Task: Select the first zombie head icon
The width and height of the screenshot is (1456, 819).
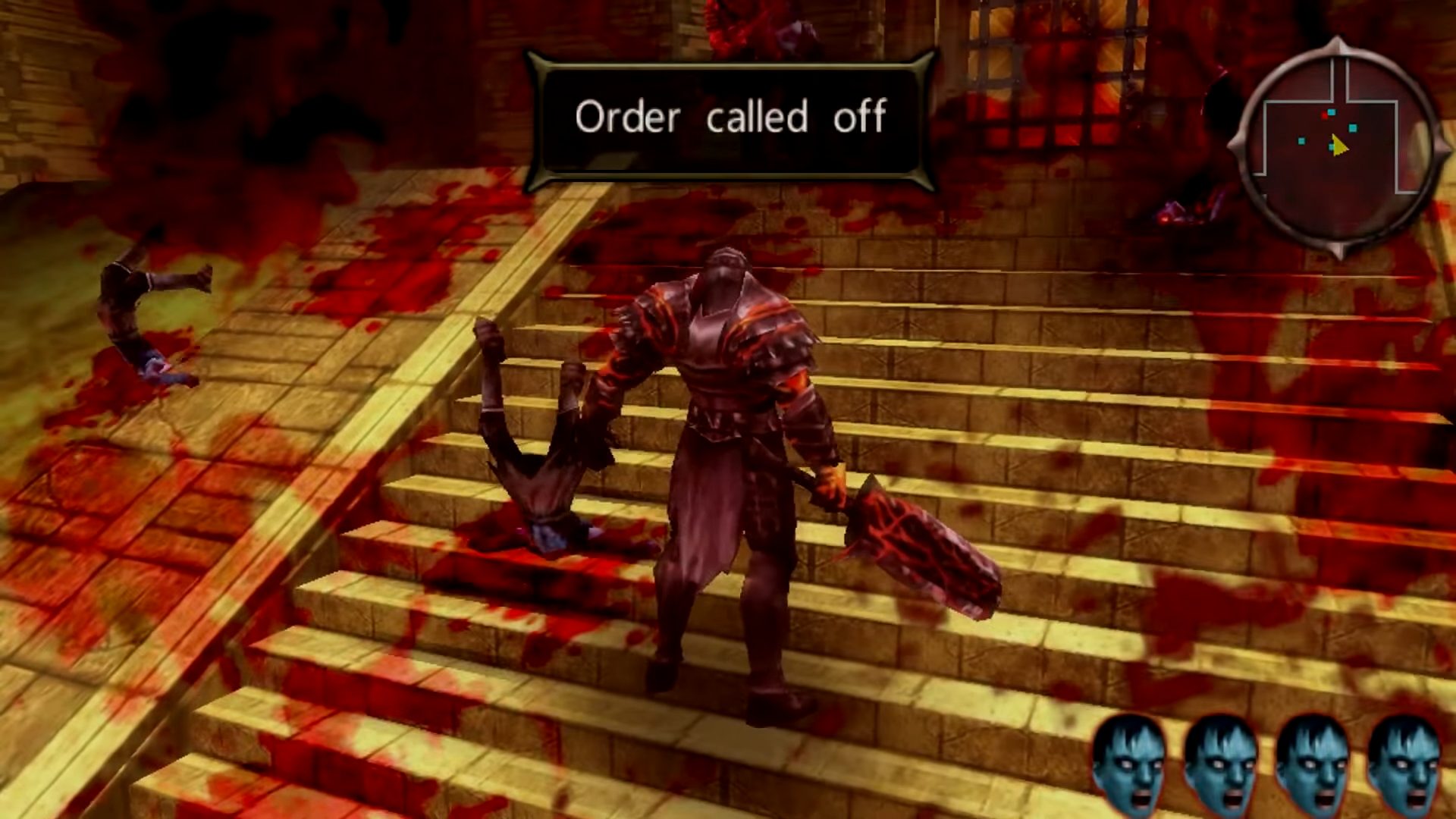Action: coord(1129,766)
